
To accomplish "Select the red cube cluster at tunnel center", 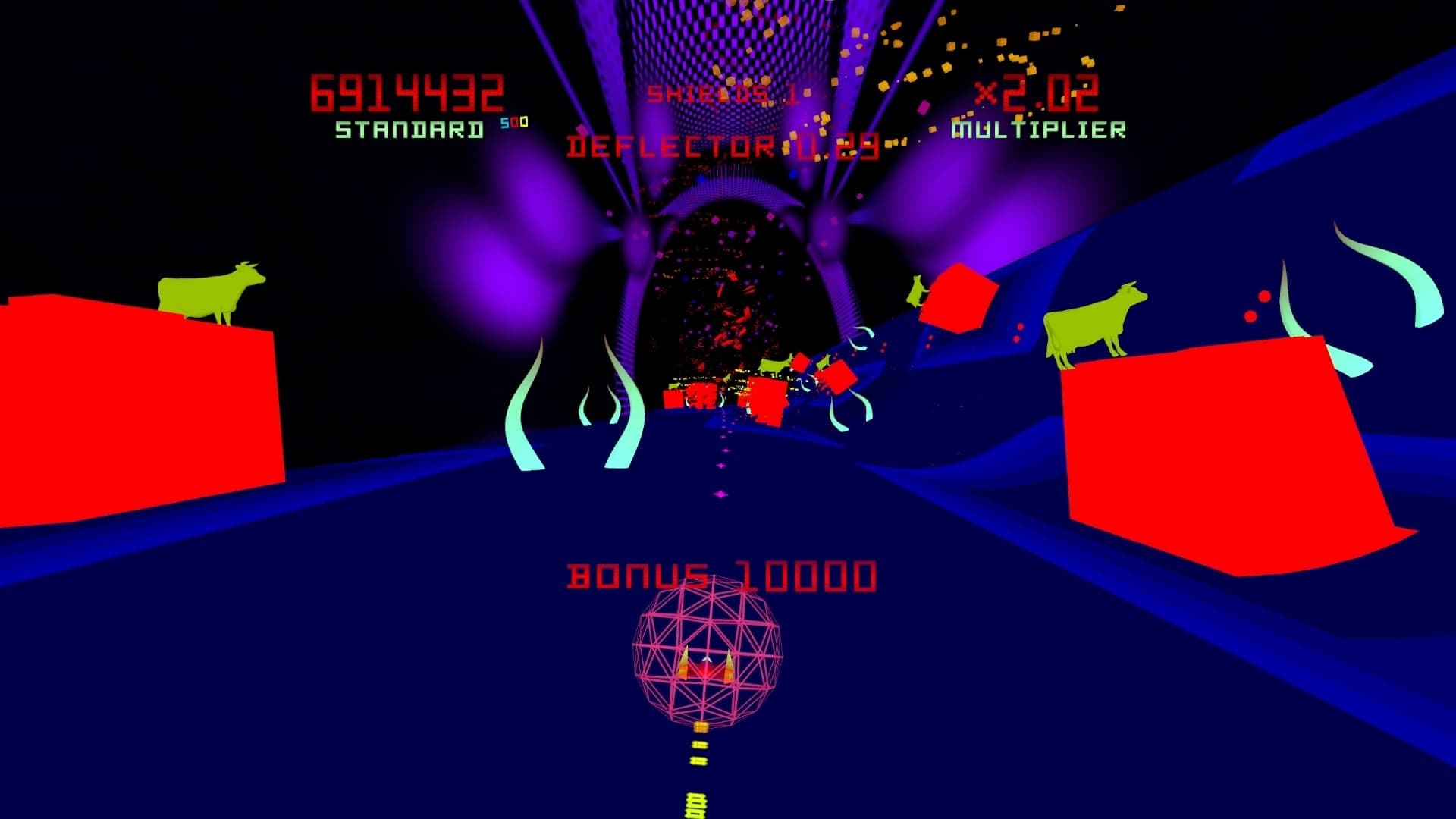I will click(758, 394).
